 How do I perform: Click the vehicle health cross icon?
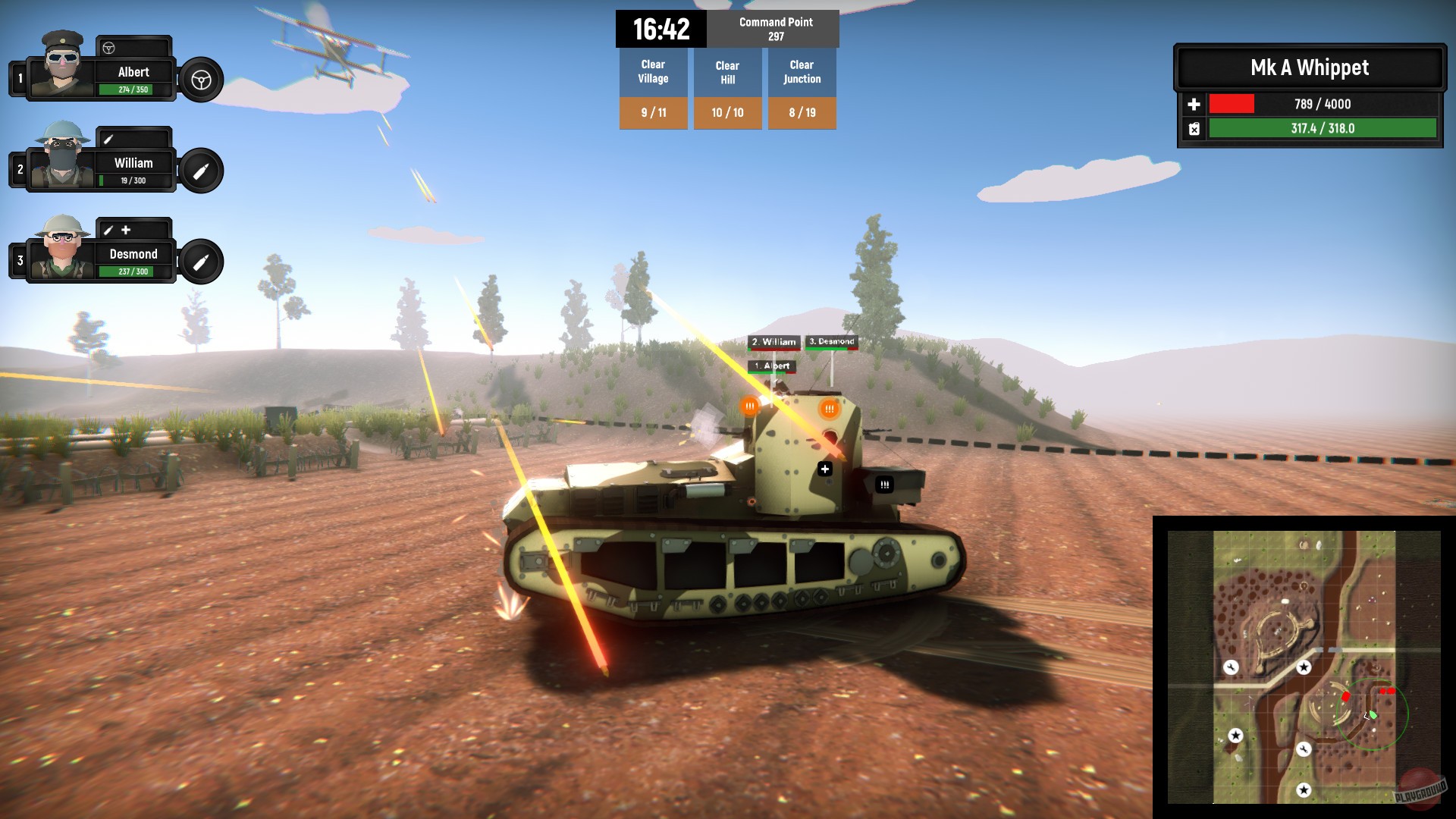click(x=1194, y=105)
